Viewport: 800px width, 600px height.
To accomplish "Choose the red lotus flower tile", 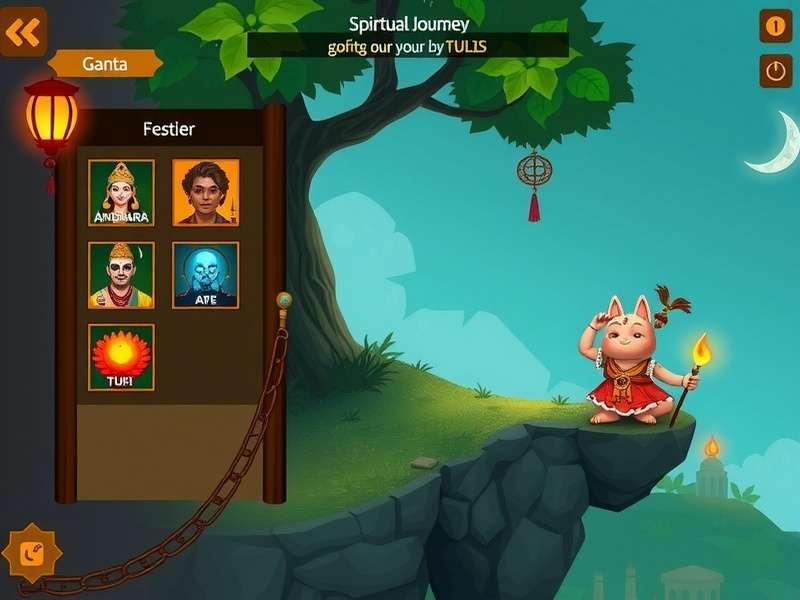I will pos(121,357).
